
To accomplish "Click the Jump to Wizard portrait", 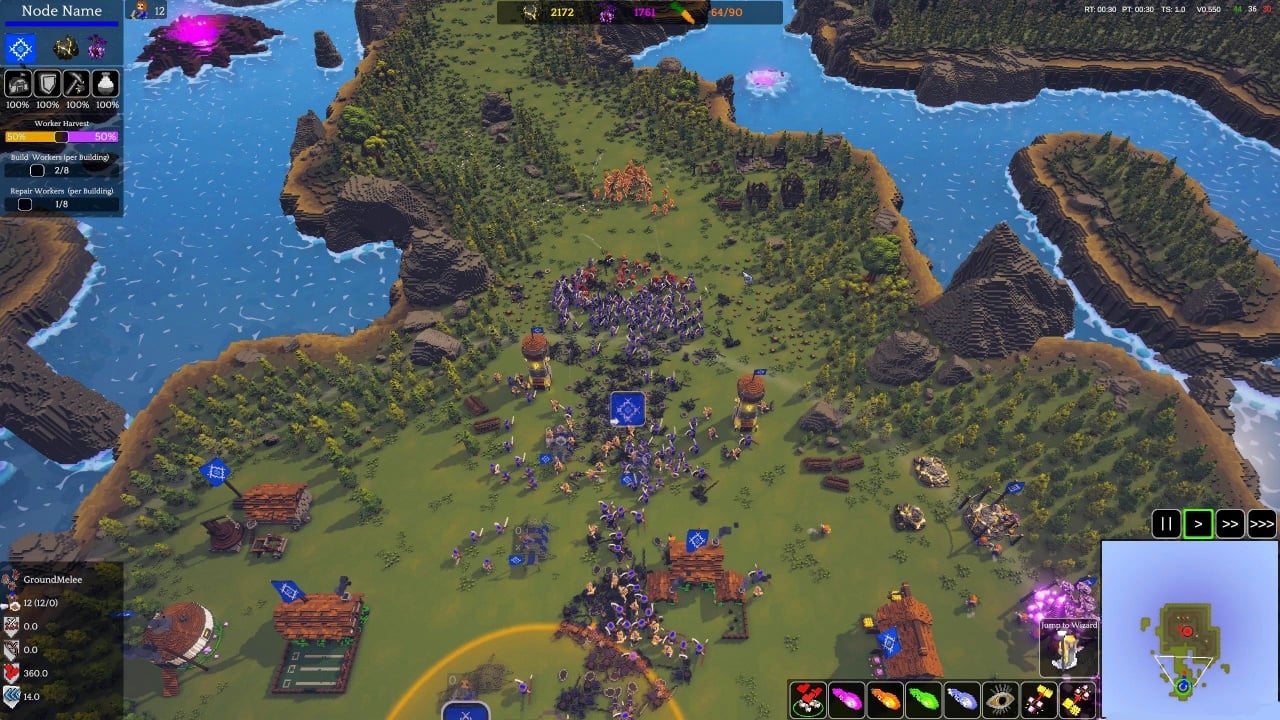I will point(1069,652).
